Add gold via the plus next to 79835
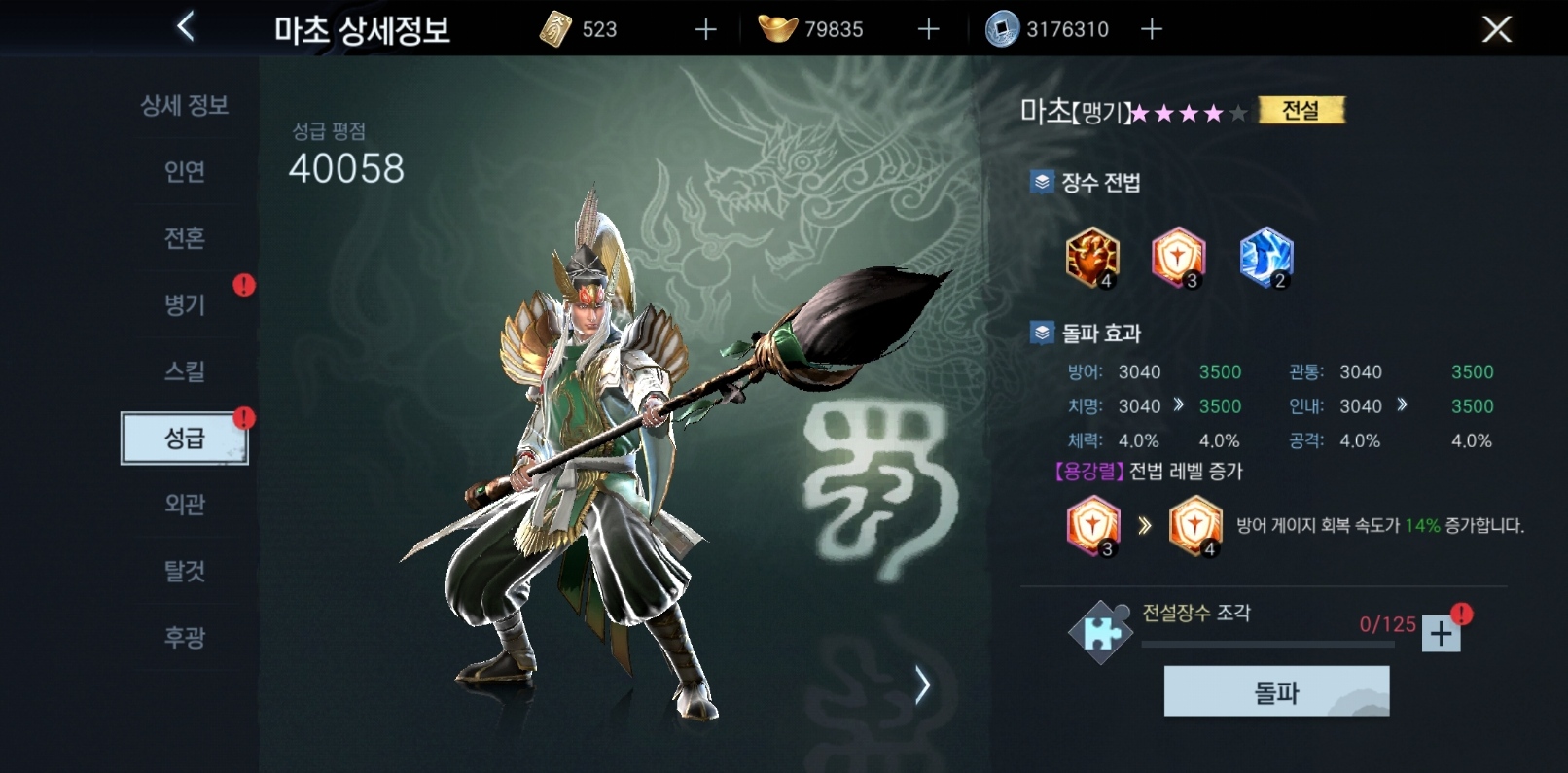The image size is (1568, 773). point(927,29)
